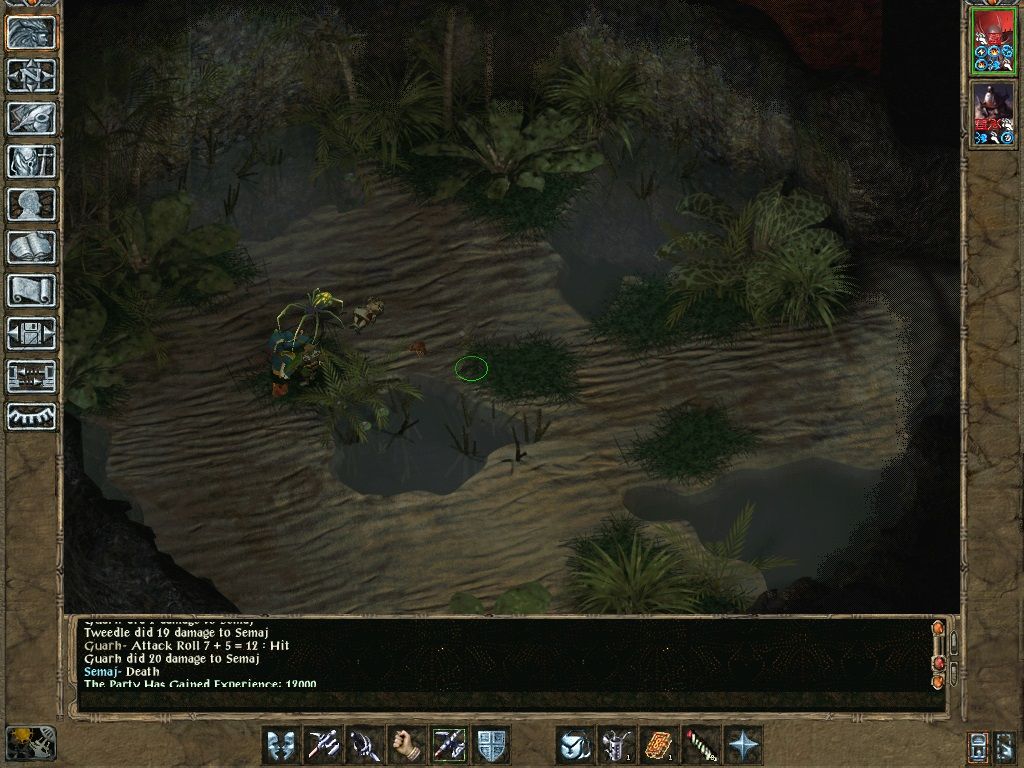Image resolution: width=1024 pixels, height=768 pixels.
Task: Use the striped wand quick item
Action: 701,745
